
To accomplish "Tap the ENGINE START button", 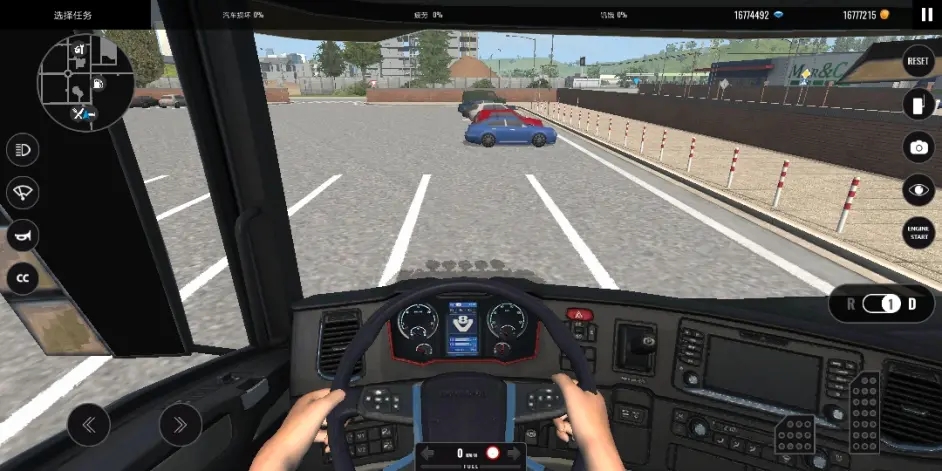I will pos(918,234).
